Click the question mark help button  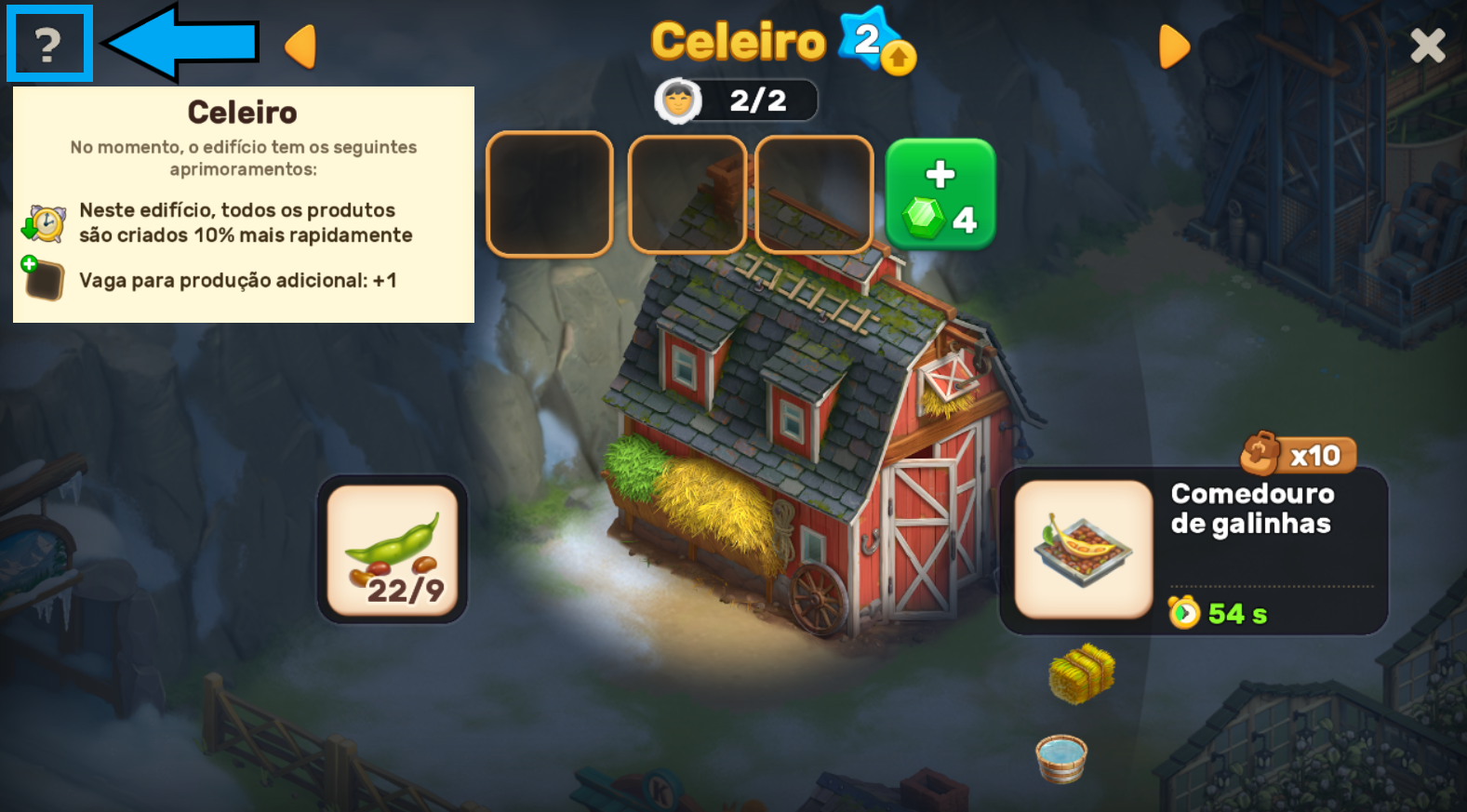click(x=48, y=44)
